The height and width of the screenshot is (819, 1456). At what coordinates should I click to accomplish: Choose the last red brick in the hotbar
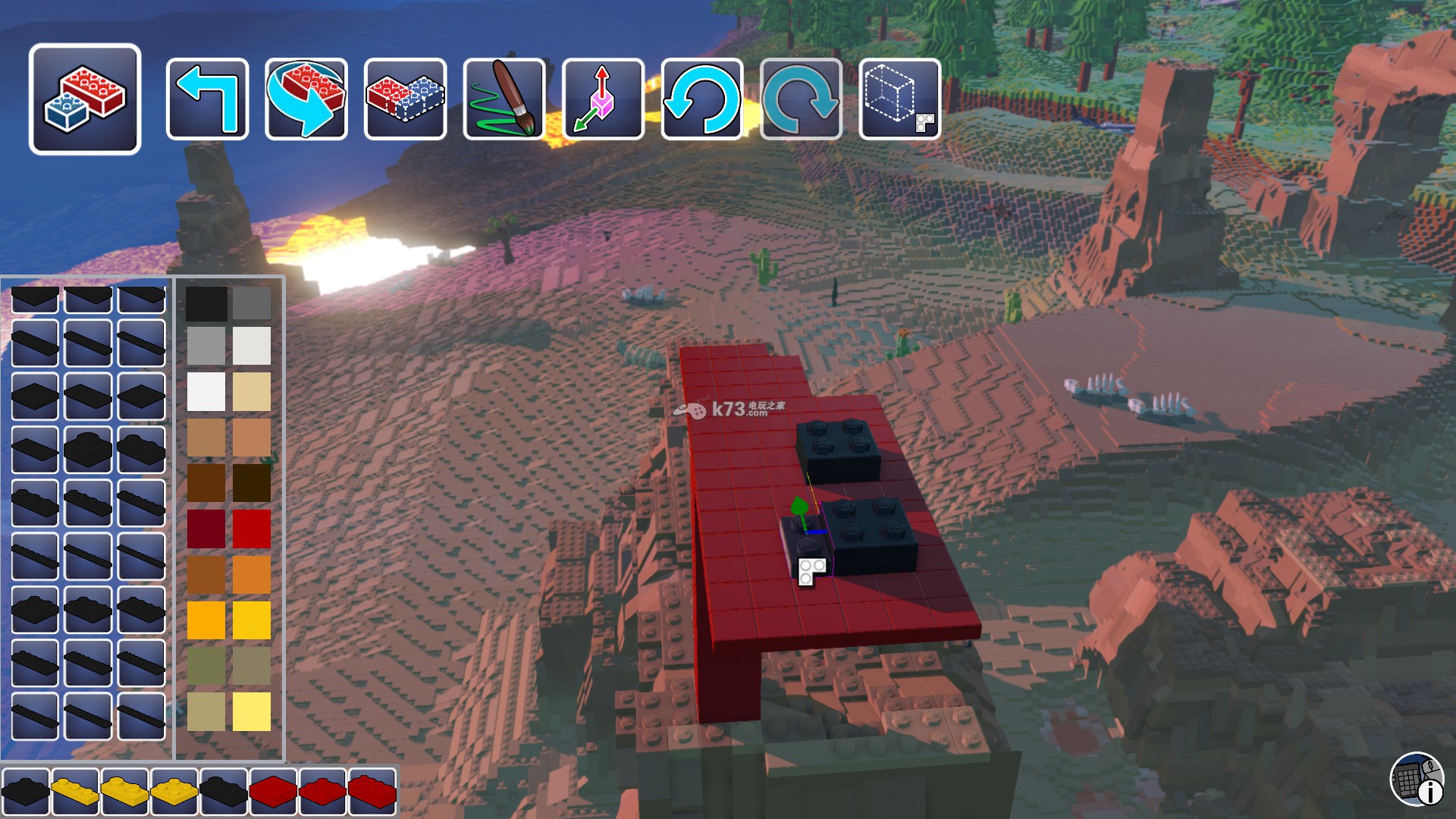[372, 792]
